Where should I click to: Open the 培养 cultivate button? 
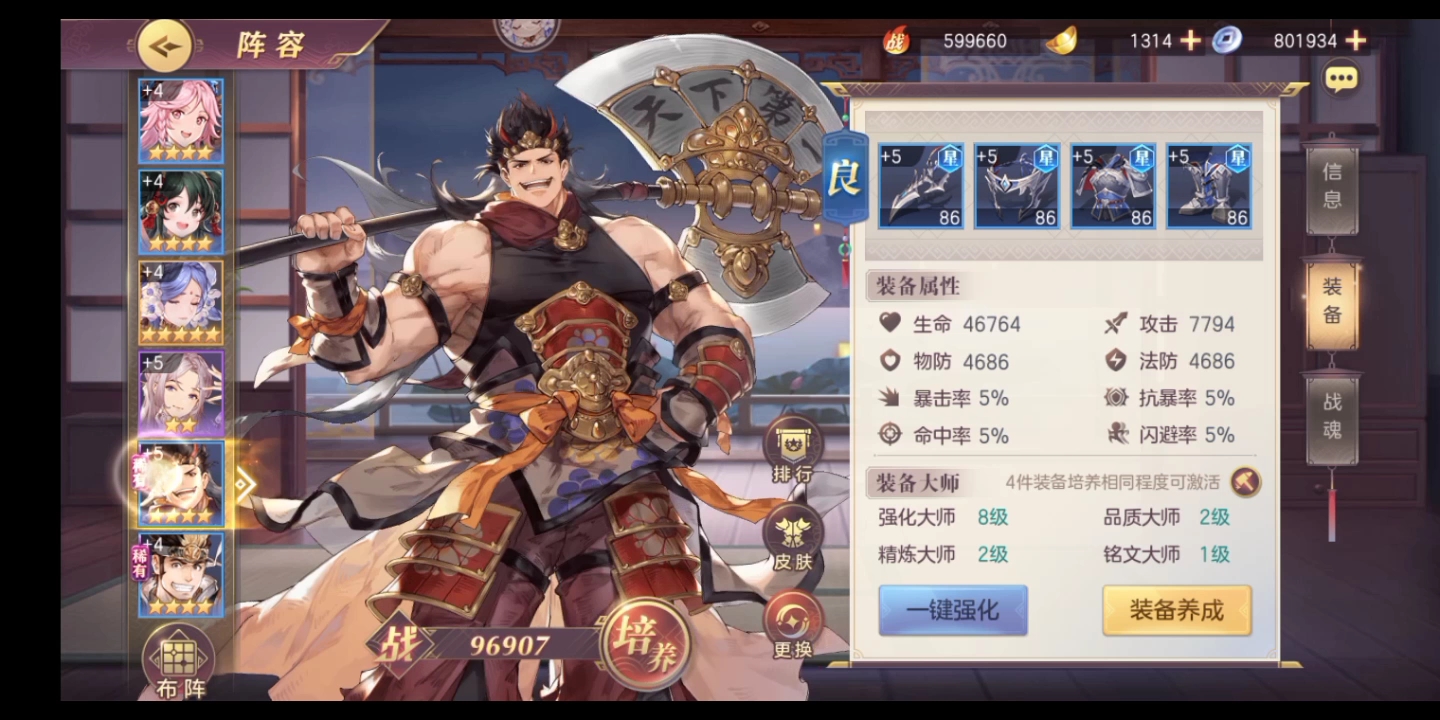coord(647,643)
